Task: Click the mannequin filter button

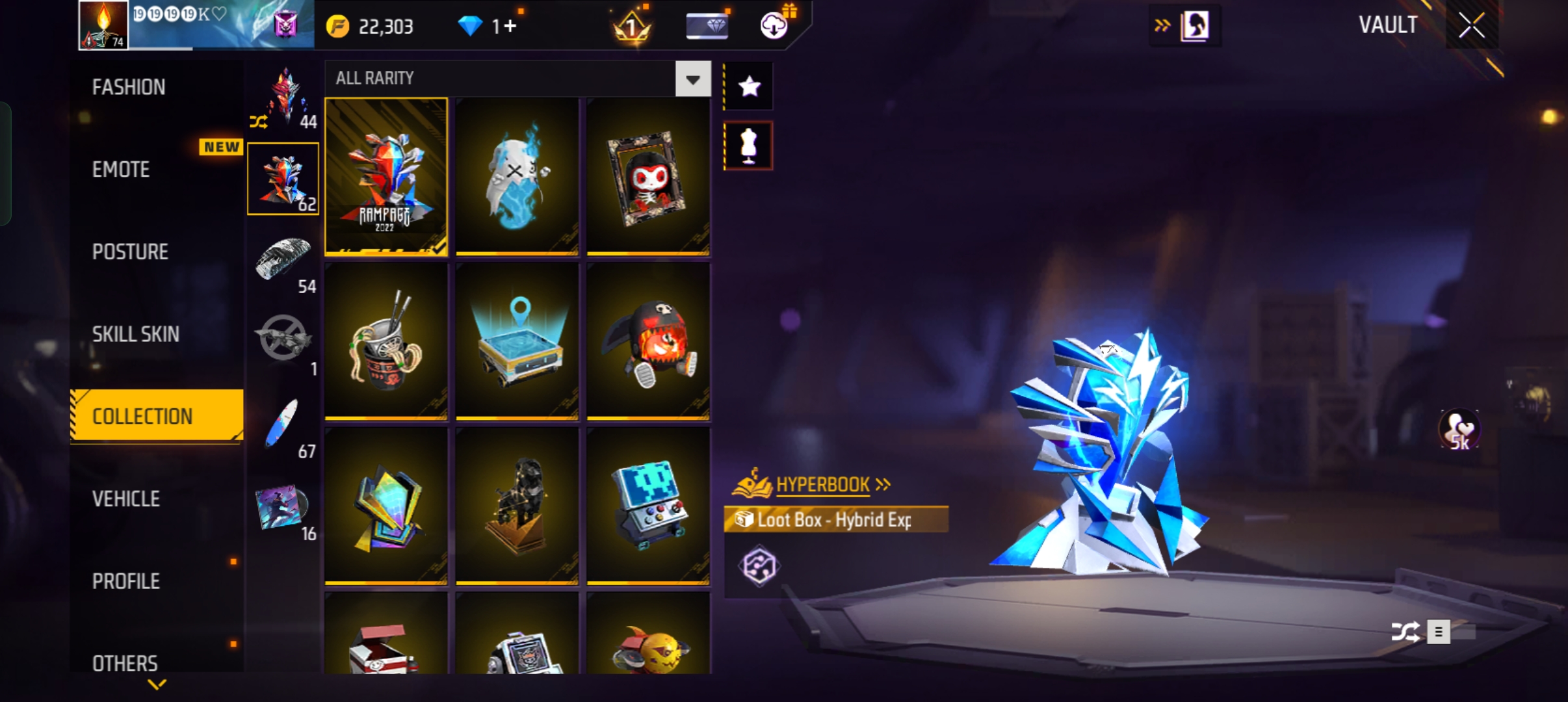Action: pyautogui.click(x=749, y=146)
